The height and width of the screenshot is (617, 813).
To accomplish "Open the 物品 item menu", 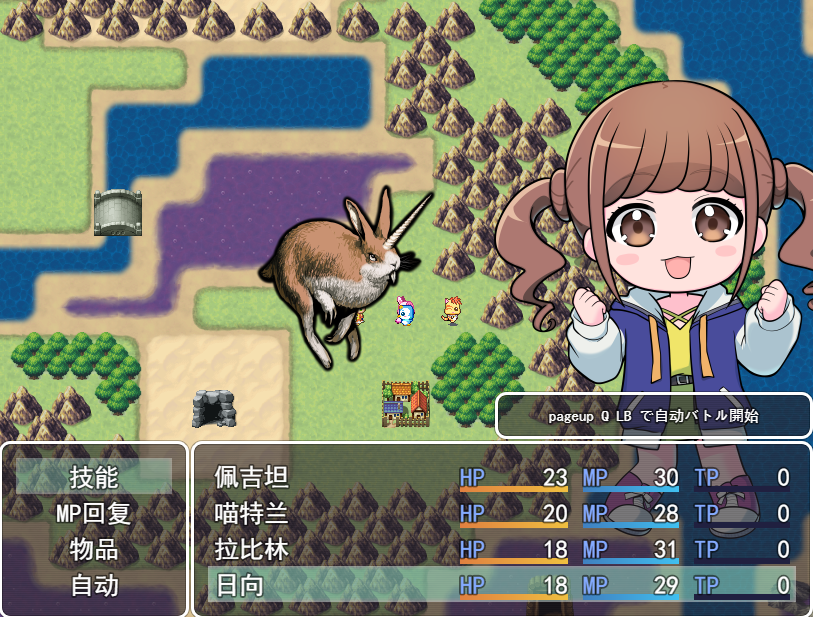I will 94,550.
